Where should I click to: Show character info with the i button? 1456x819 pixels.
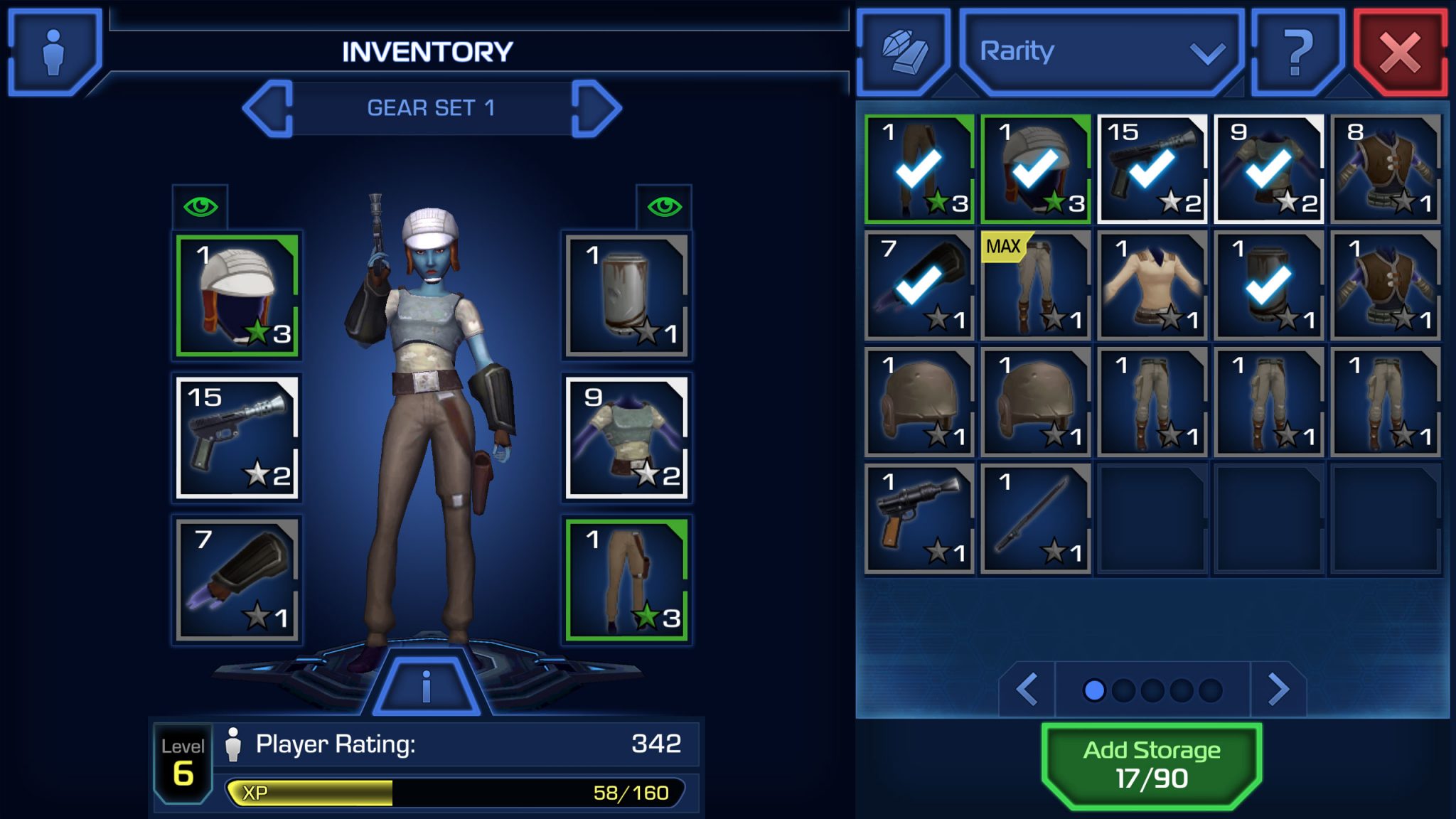[426, 687]
